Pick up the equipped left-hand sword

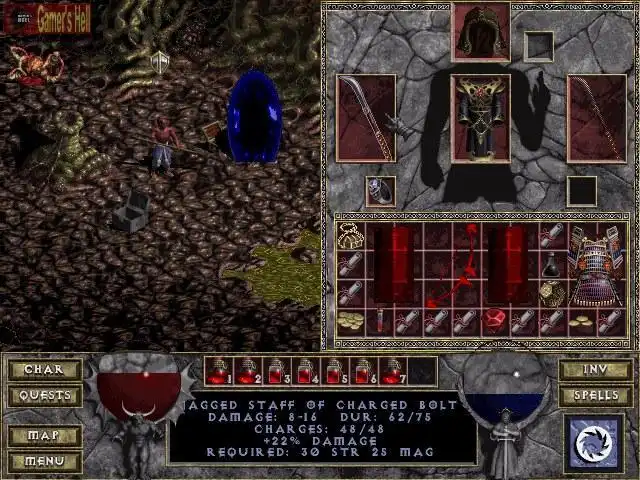366,117
